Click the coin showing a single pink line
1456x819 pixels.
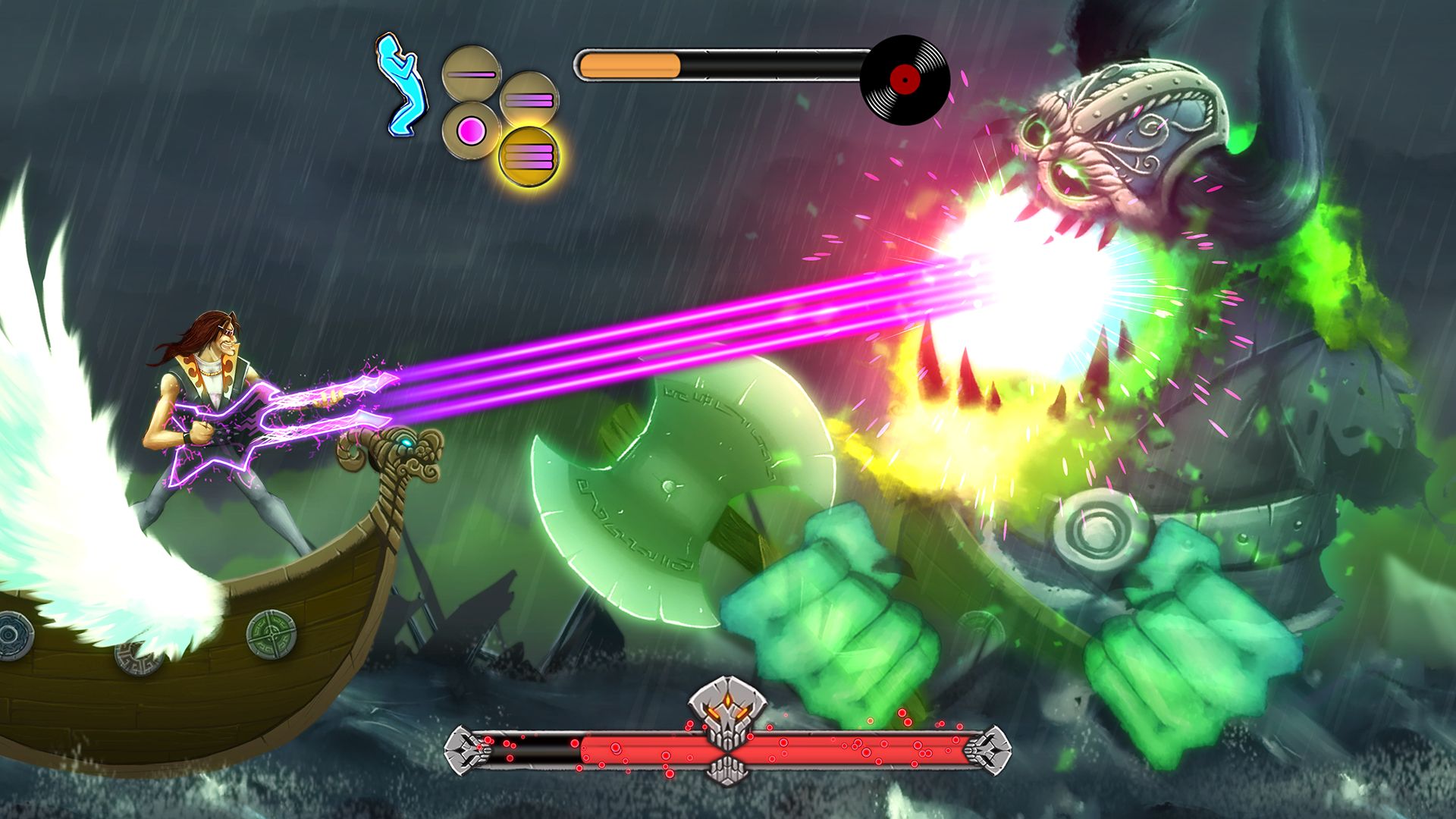coord(470,74)
